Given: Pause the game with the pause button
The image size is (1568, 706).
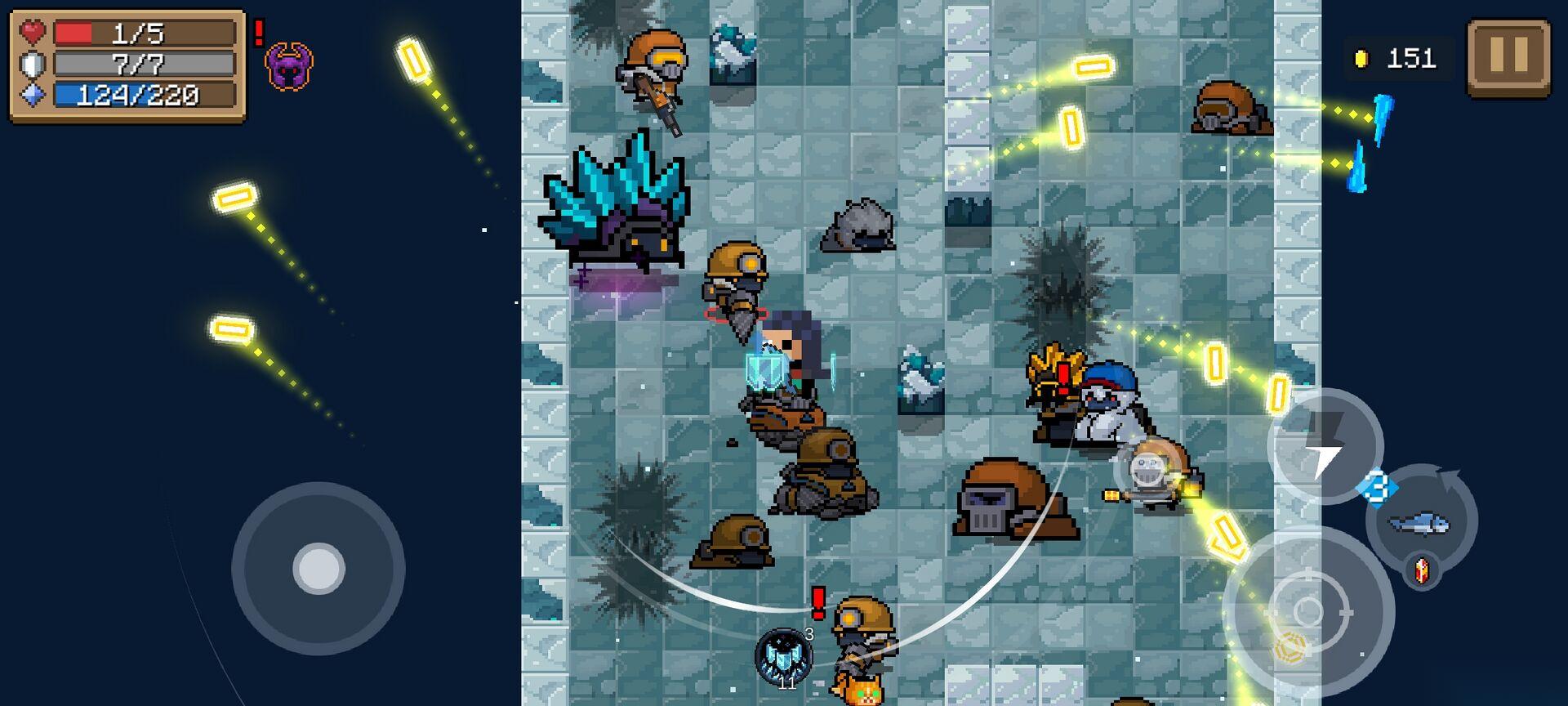Looking at the screenshot, I should click(x=1508, y=57).
